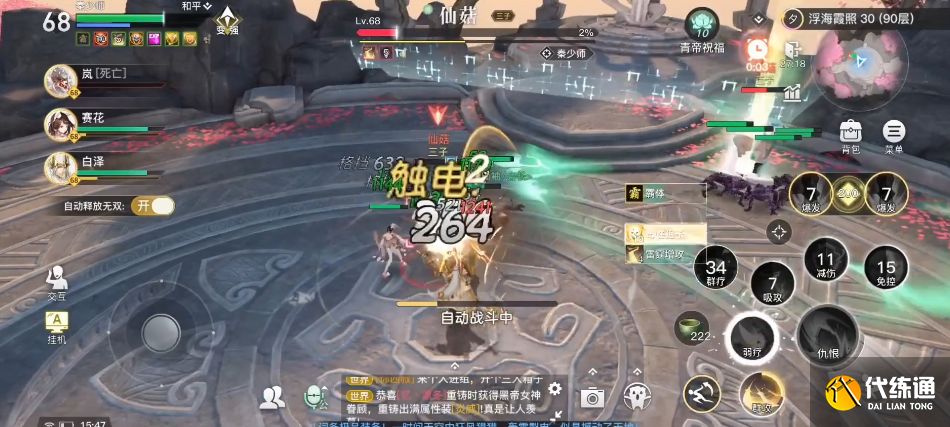This screenshot has width=950, height=427.
Task: Use the green bowl consumable item
Action: pos(688,325)
